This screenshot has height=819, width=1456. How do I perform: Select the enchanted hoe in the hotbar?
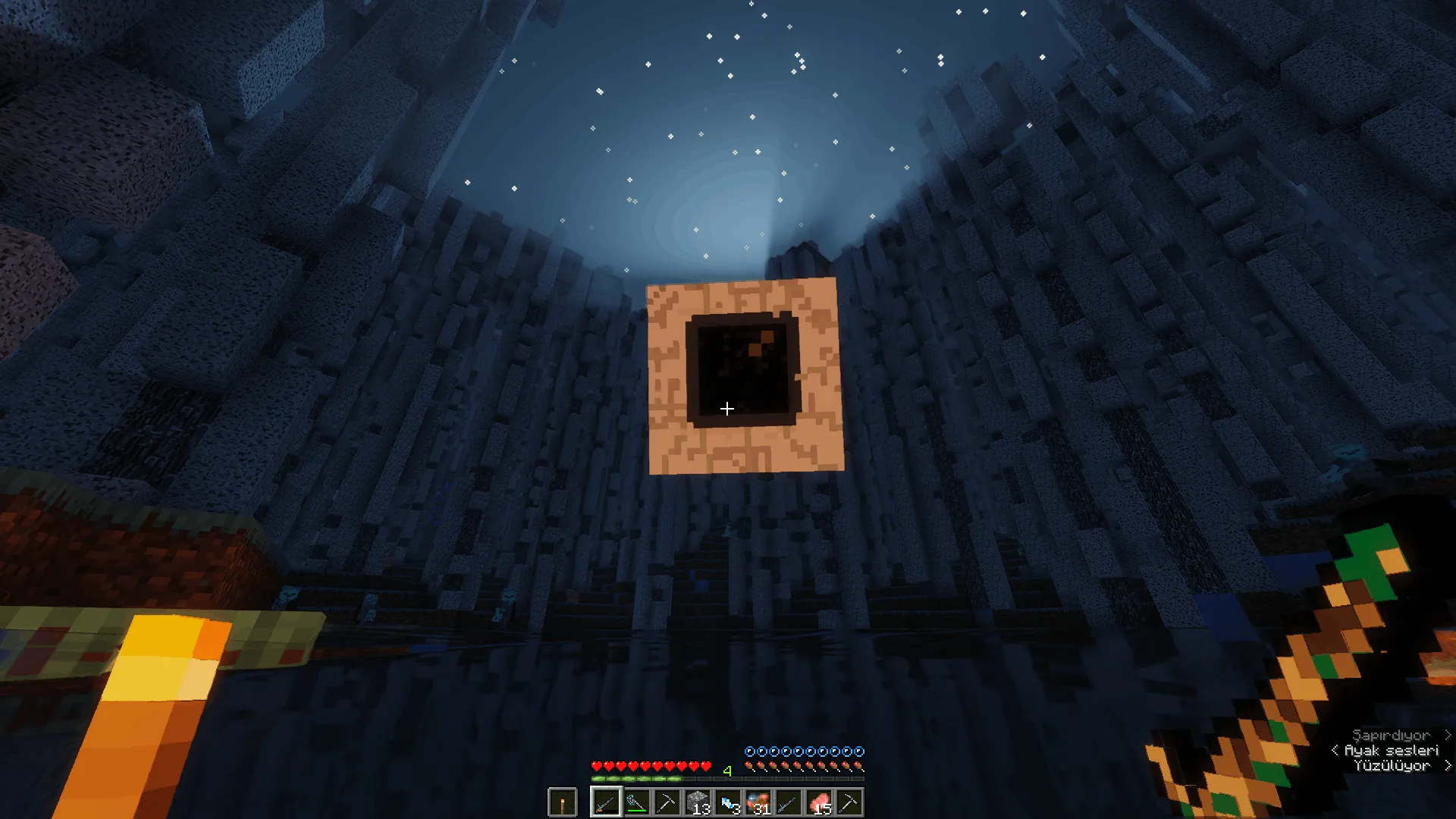pos(637,802)
